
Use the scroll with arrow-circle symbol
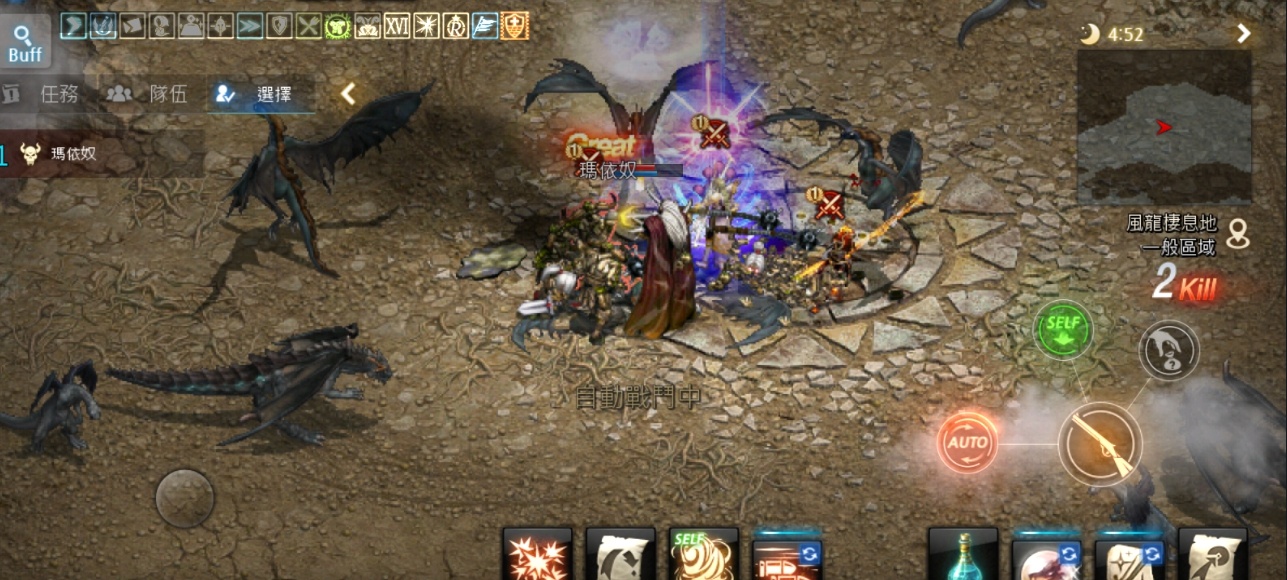click(1212, 556)
